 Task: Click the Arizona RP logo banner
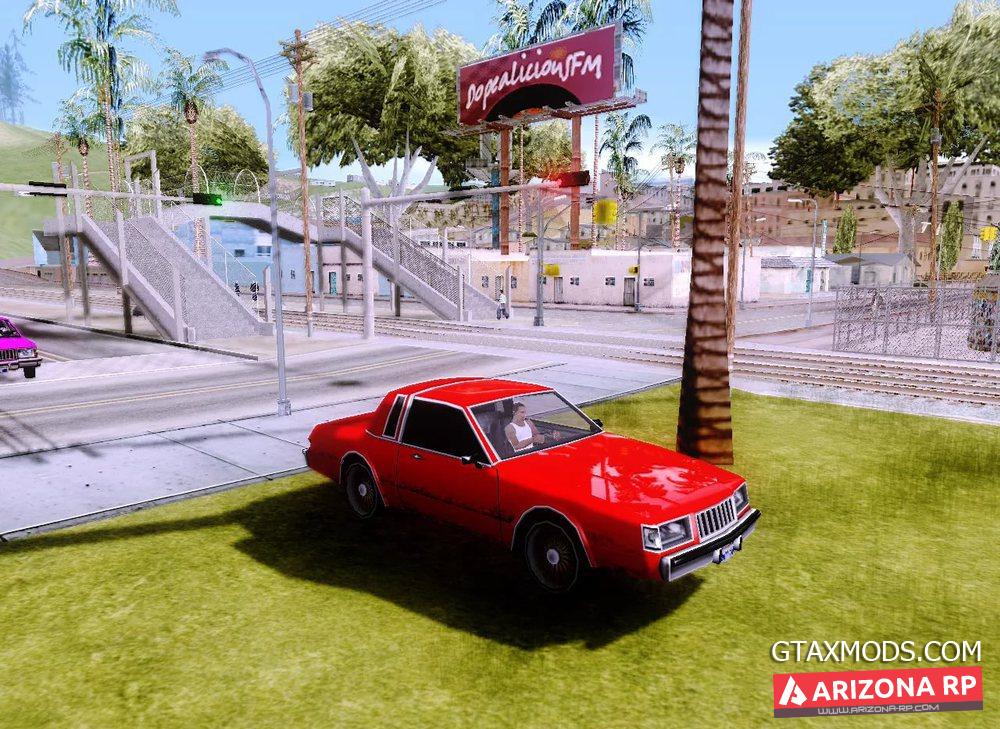(877, 690)
